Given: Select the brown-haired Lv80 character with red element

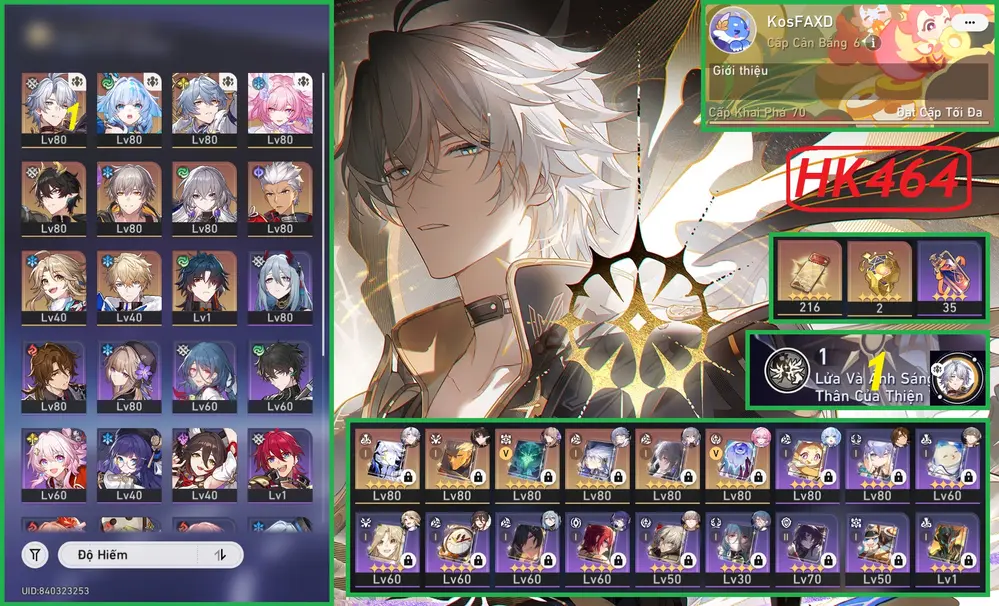Looking at the screenshot, I should pyautogui.click(x=47, y=373).
